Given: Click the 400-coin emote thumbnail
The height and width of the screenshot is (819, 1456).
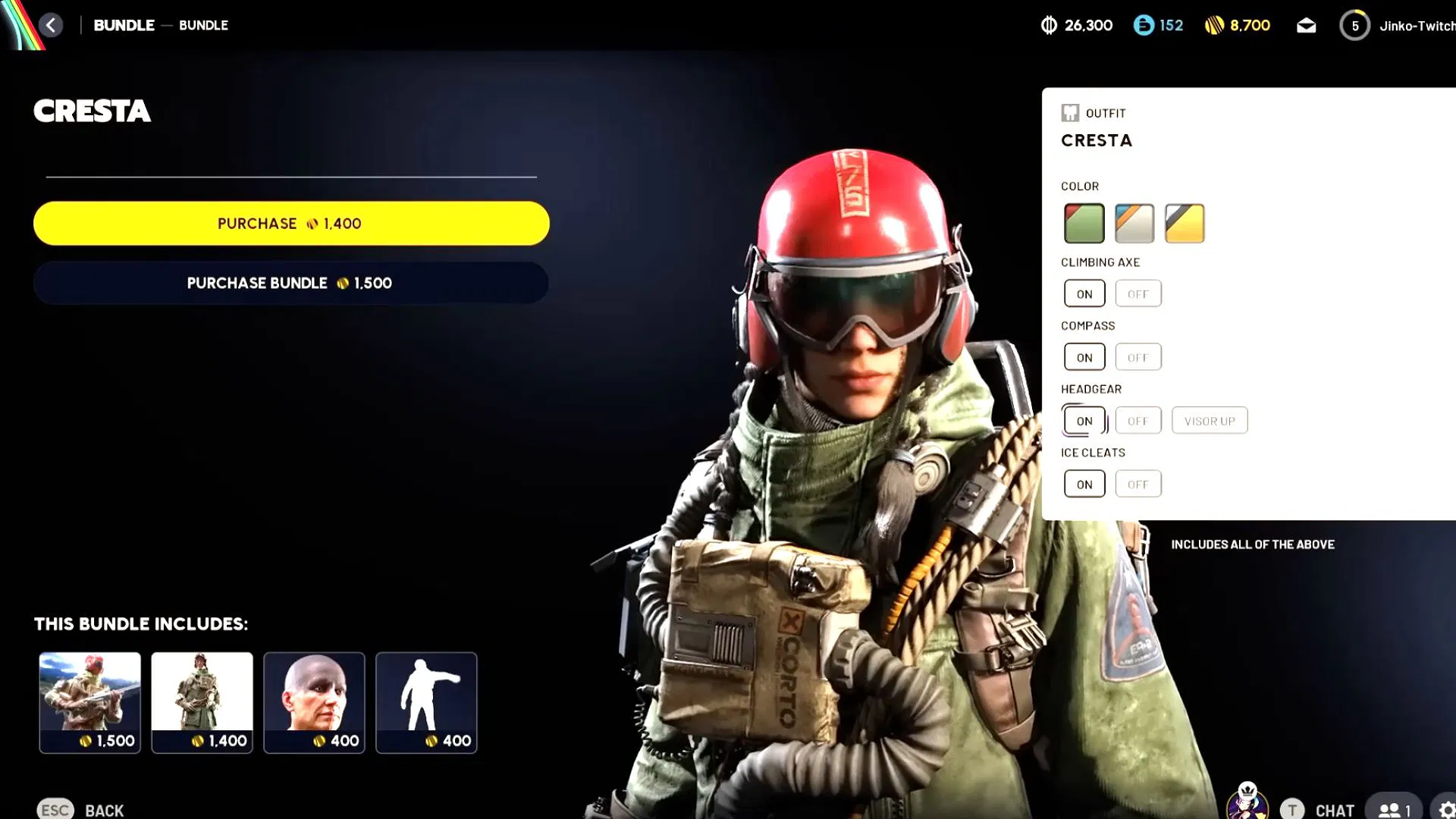Looking at the screenshot, I should (426, 701).
